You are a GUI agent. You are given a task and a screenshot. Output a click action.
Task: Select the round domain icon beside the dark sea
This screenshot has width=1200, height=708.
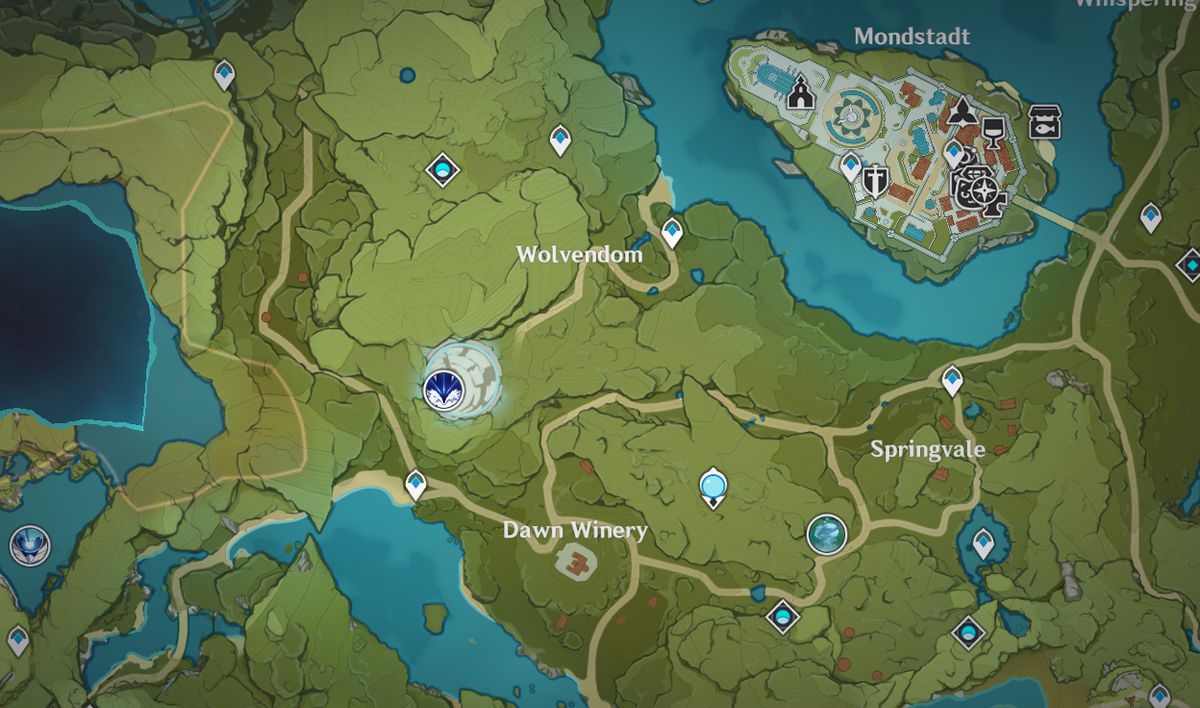pos(26,546)
